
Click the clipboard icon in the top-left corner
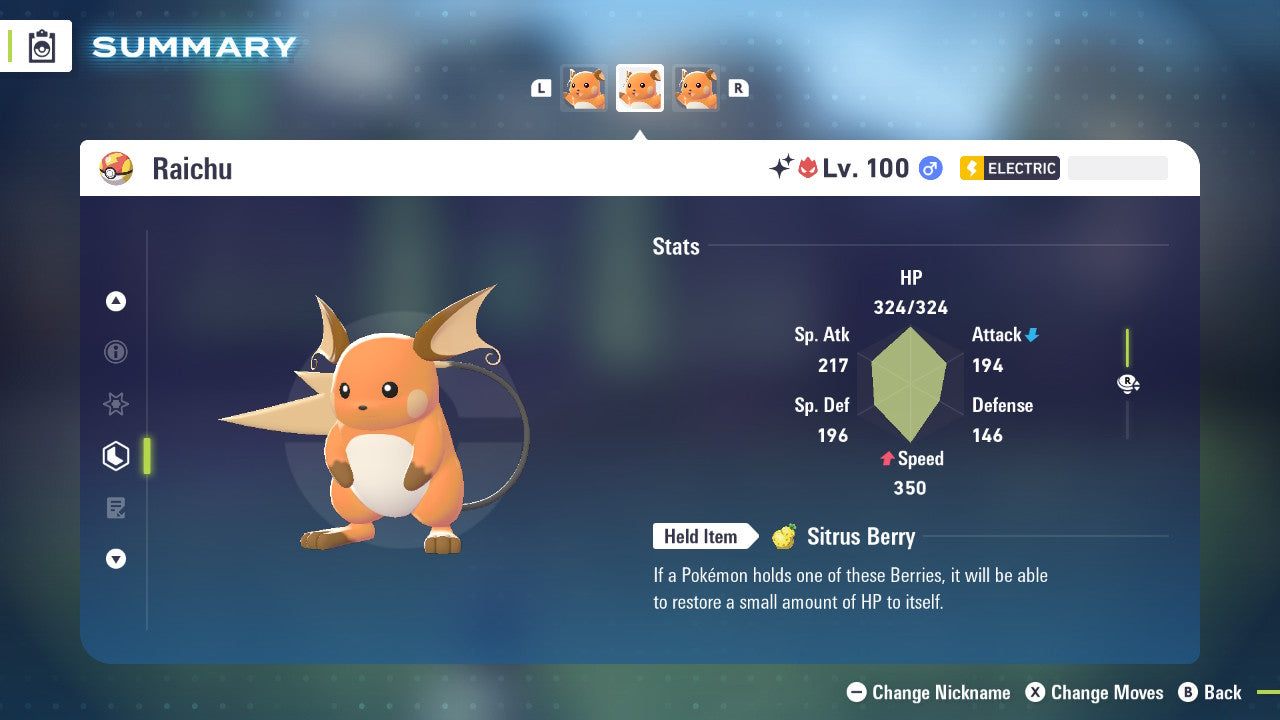(41, 46)
